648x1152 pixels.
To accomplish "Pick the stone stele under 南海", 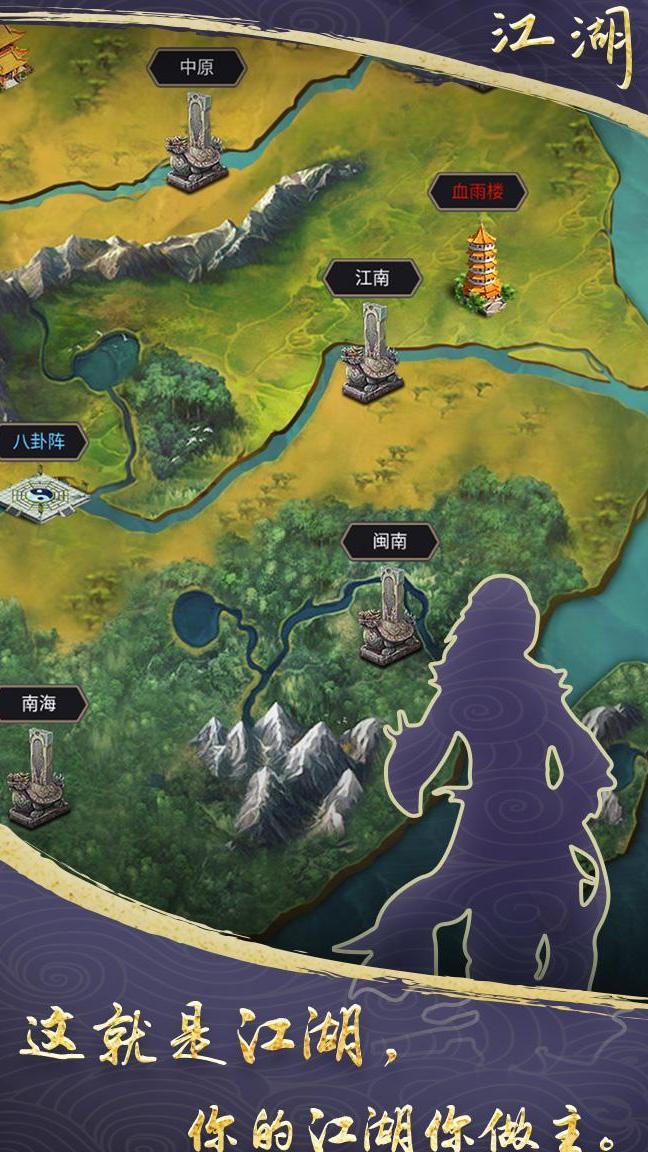I will tap(39, 778).
